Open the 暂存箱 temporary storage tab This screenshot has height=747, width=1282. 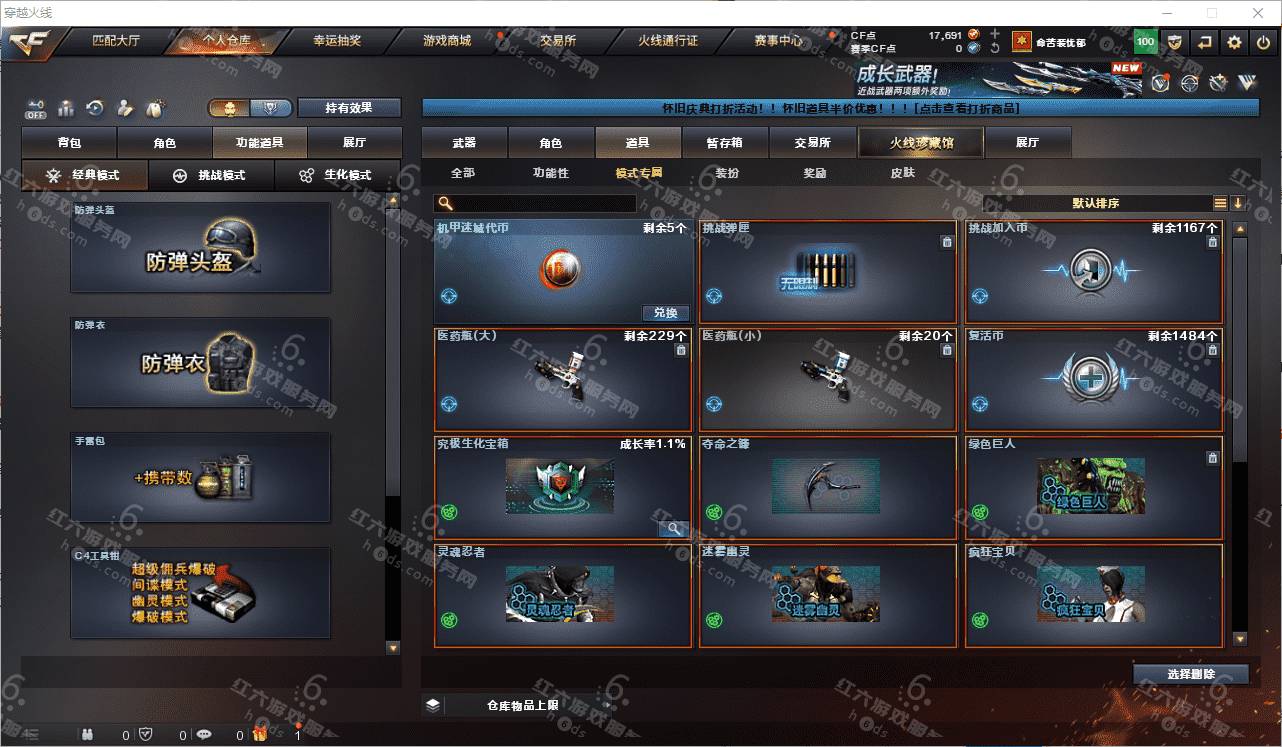pos(724,143)
